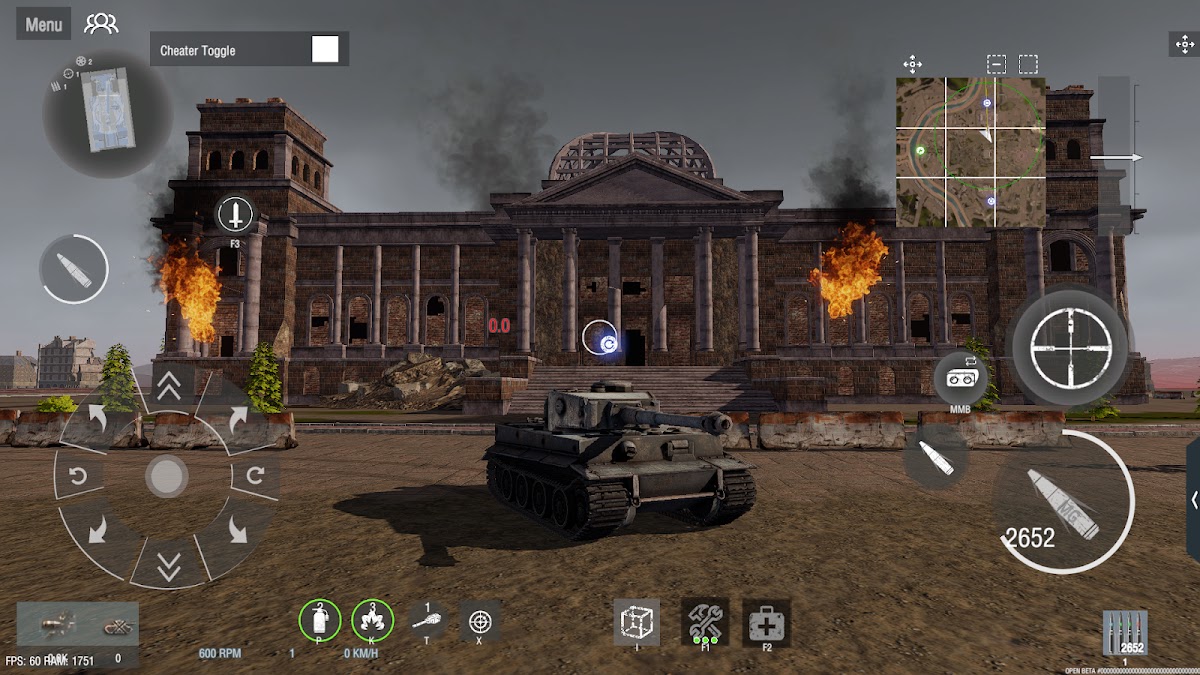Open the wireframe cube view icon
The width and height of the screenshot is (1200, 675).
[x=636, y=622]
